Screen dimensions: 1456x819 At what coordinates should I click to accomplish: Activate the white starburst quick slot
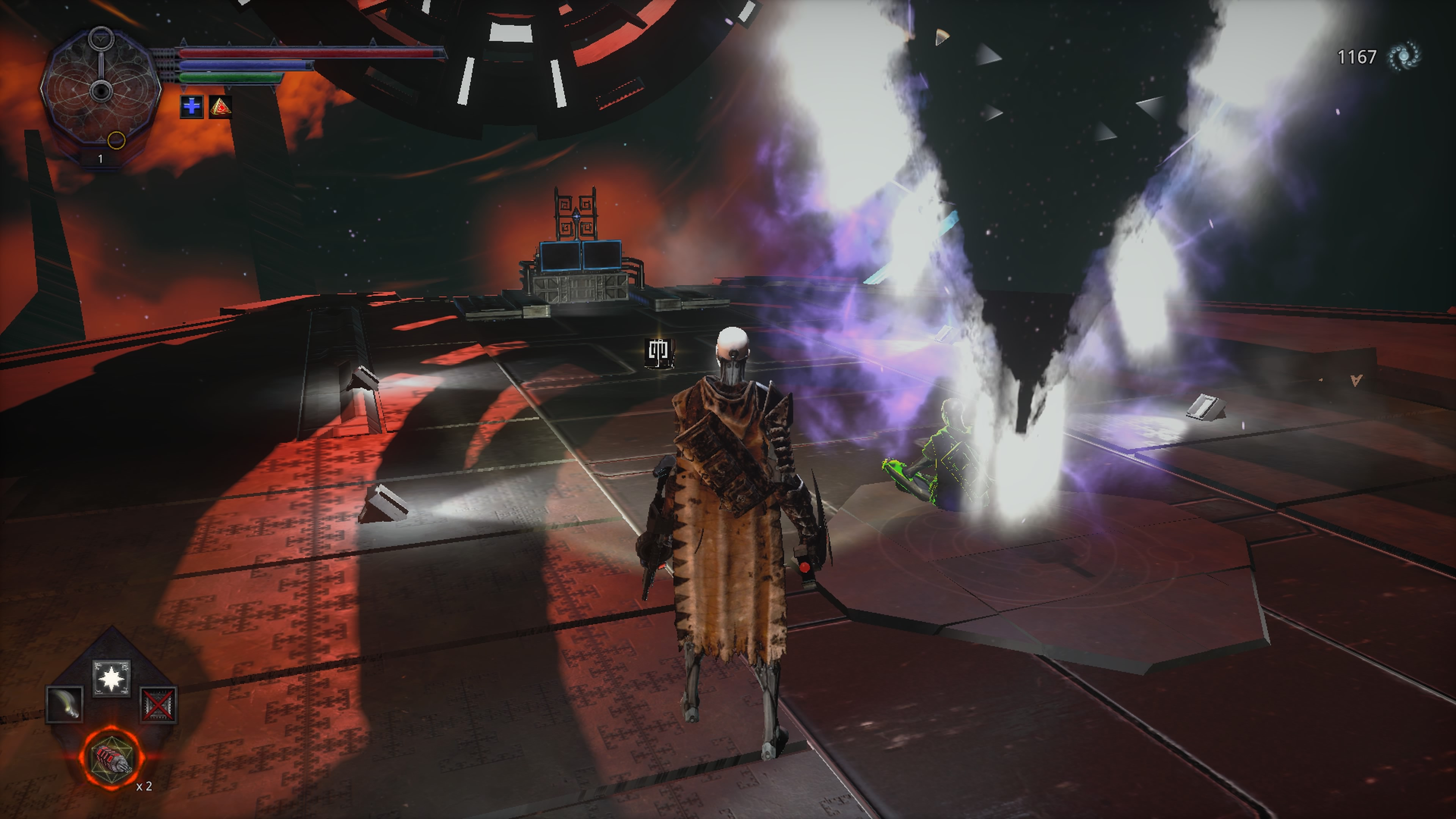[x=111, y=678]
